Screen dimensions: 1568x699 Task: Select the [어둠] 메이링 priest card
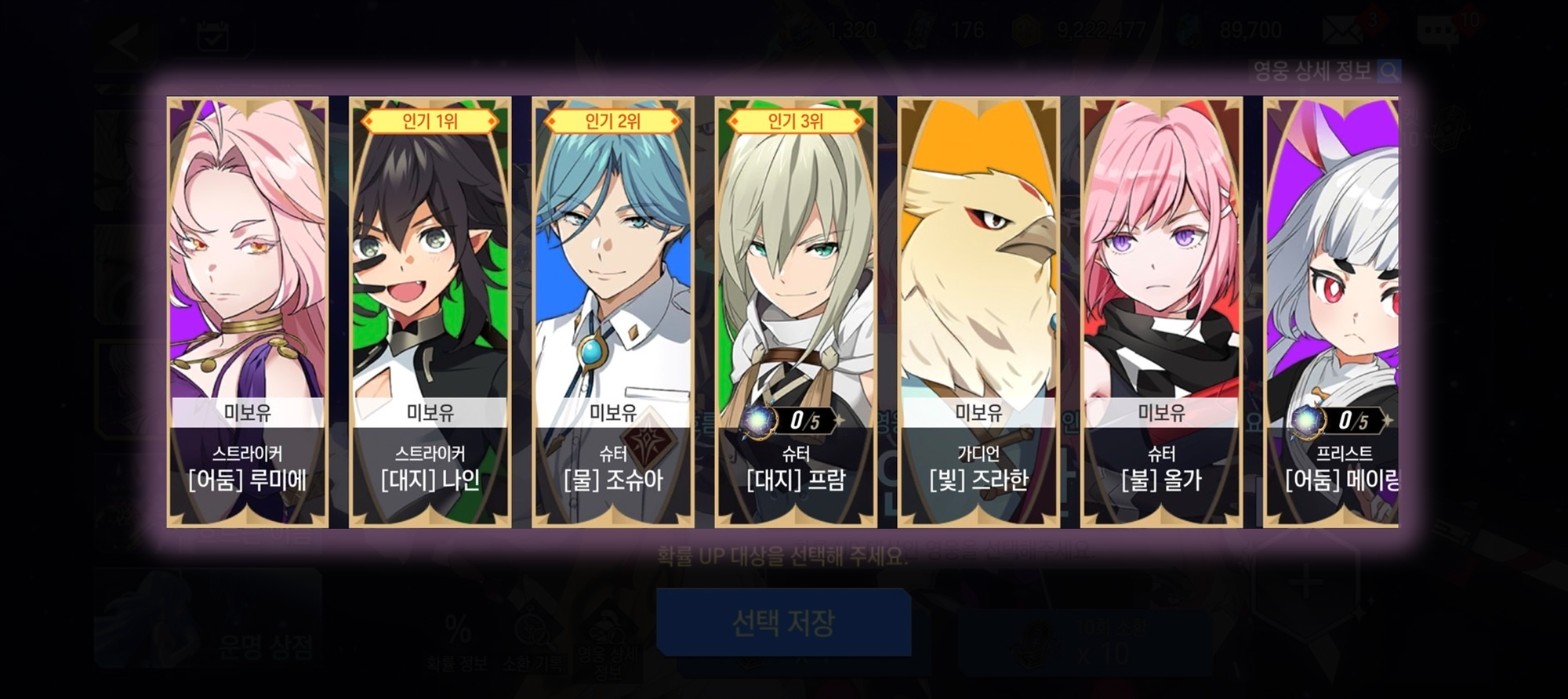(x=1333, y=312)
